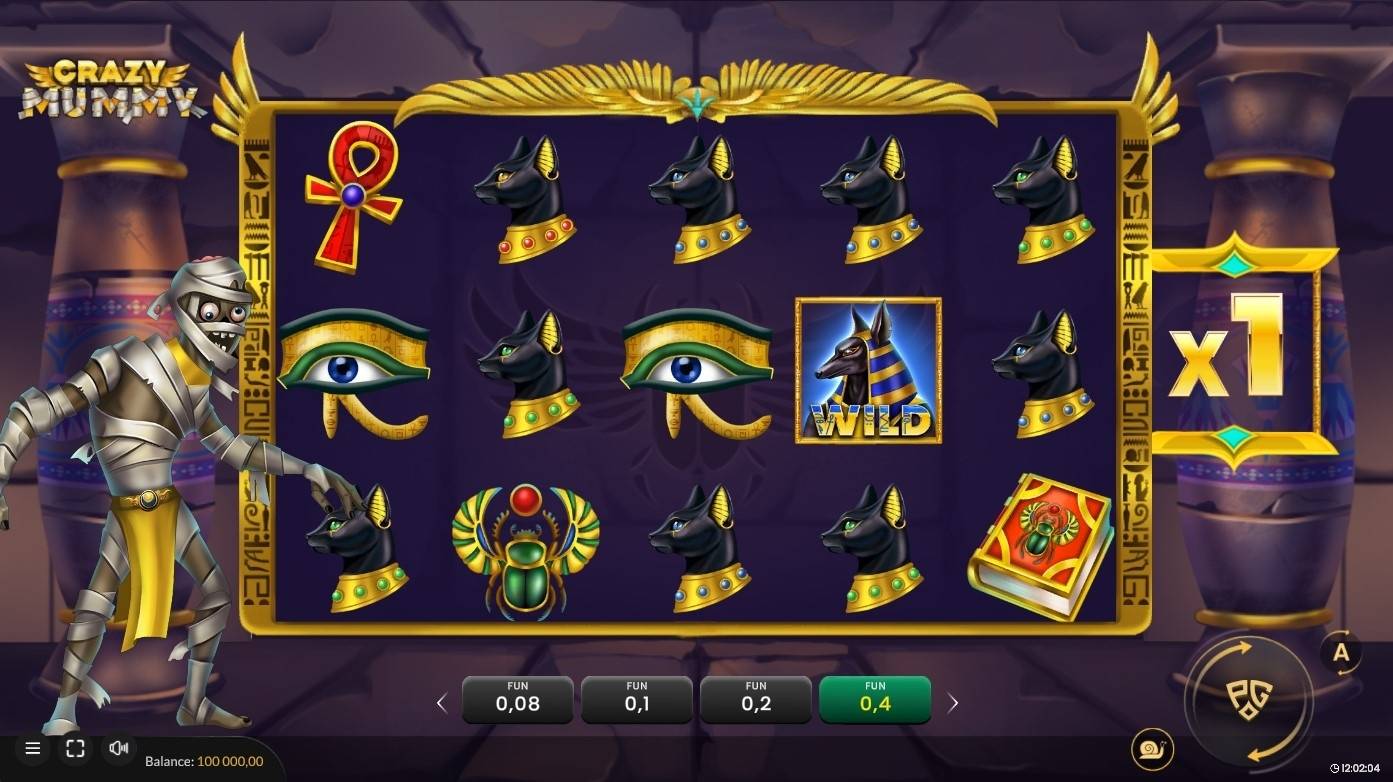Spin the reels with the PG button
This screenshot has height=782, width=1393.
(x=1247, y=699)
